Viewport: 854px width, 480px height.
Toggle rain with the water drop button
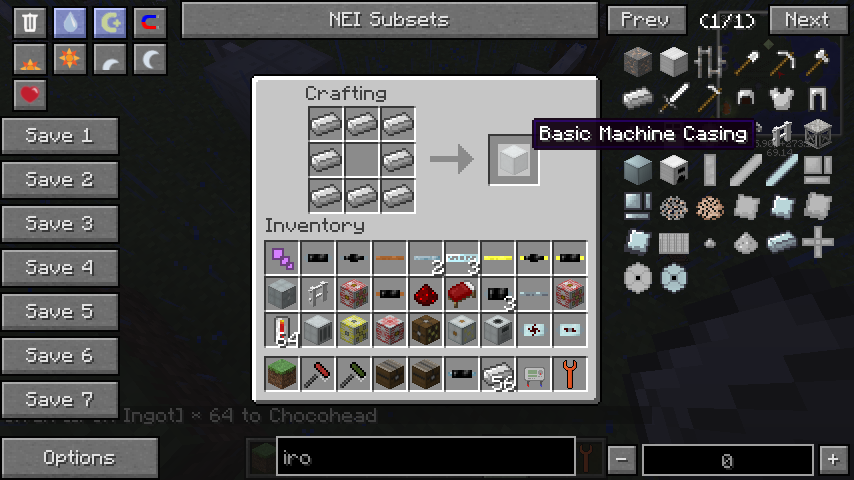point(69,22)
